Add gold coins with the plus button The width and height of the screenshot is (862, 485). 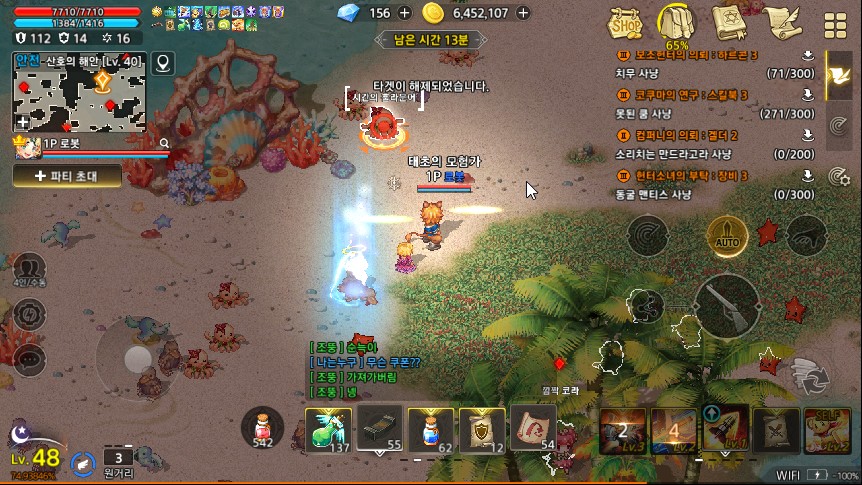pos(525,13)
